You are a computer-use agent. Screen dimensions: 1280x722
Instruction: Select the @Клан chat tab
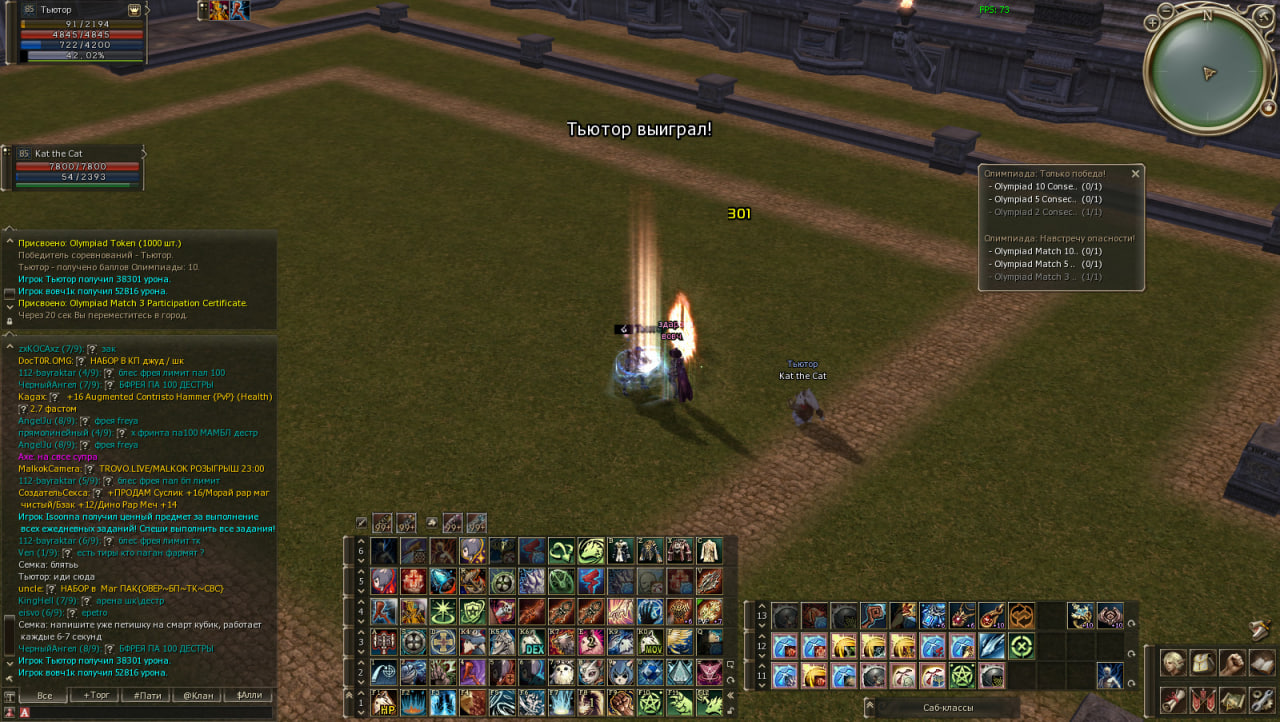point(197,695)
